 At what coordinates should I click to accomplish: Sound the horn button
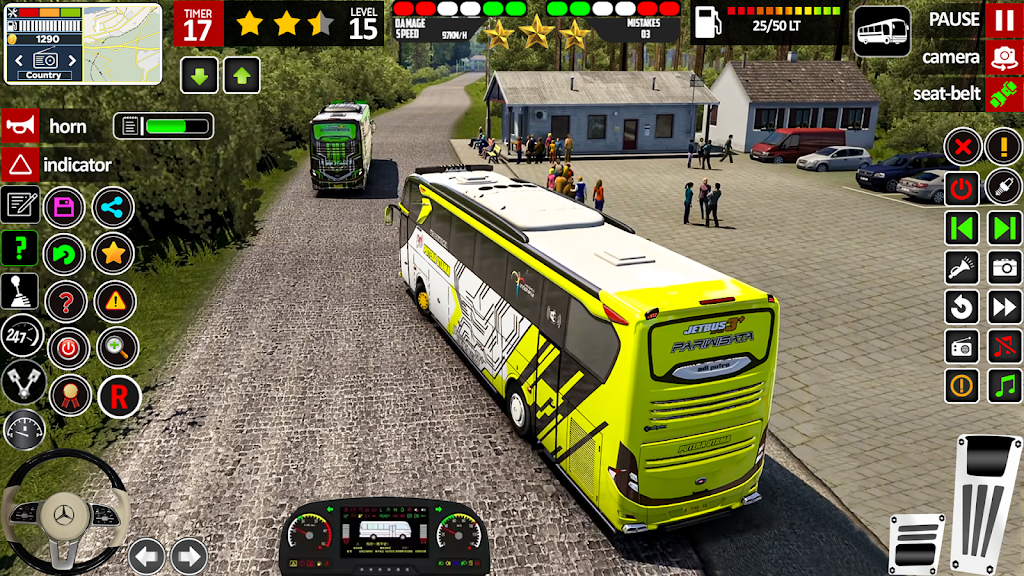[20, 126]
